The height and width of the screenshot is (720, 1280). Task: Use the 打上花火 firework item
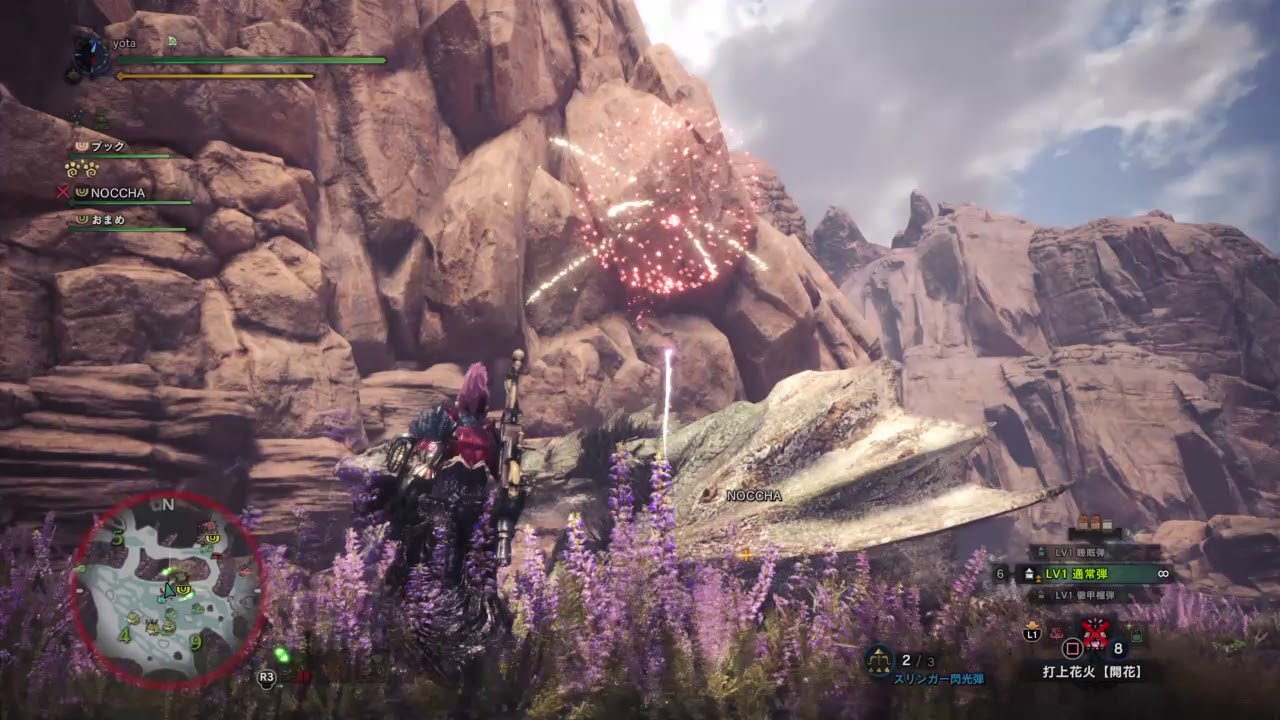[1096, 633]
